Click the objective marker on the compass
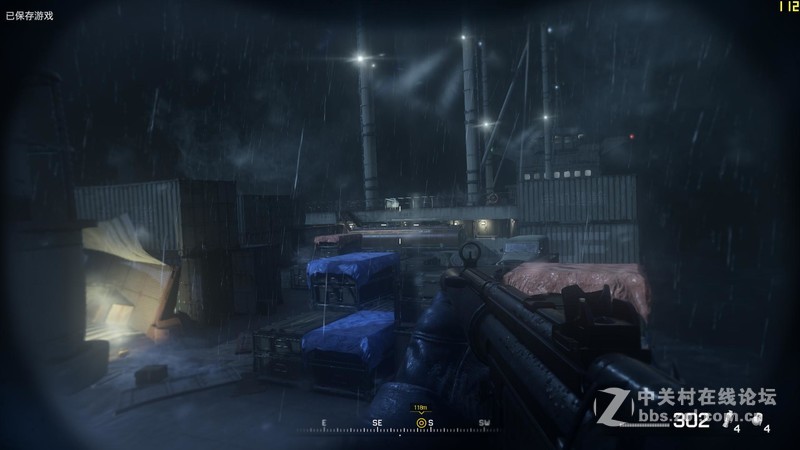 421,423
